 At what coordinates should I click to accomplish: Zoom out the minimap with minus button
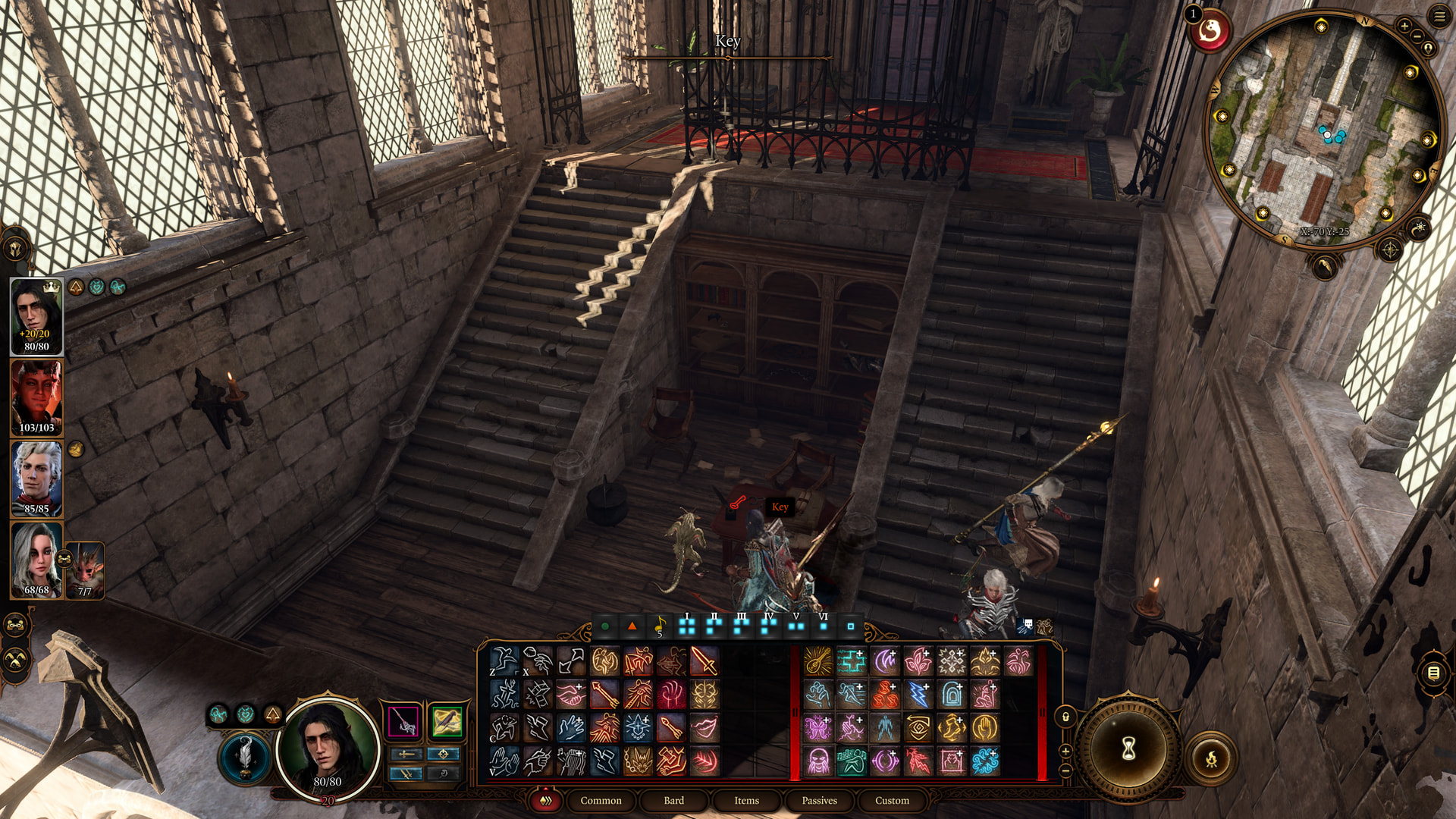tap(1417, 36)
